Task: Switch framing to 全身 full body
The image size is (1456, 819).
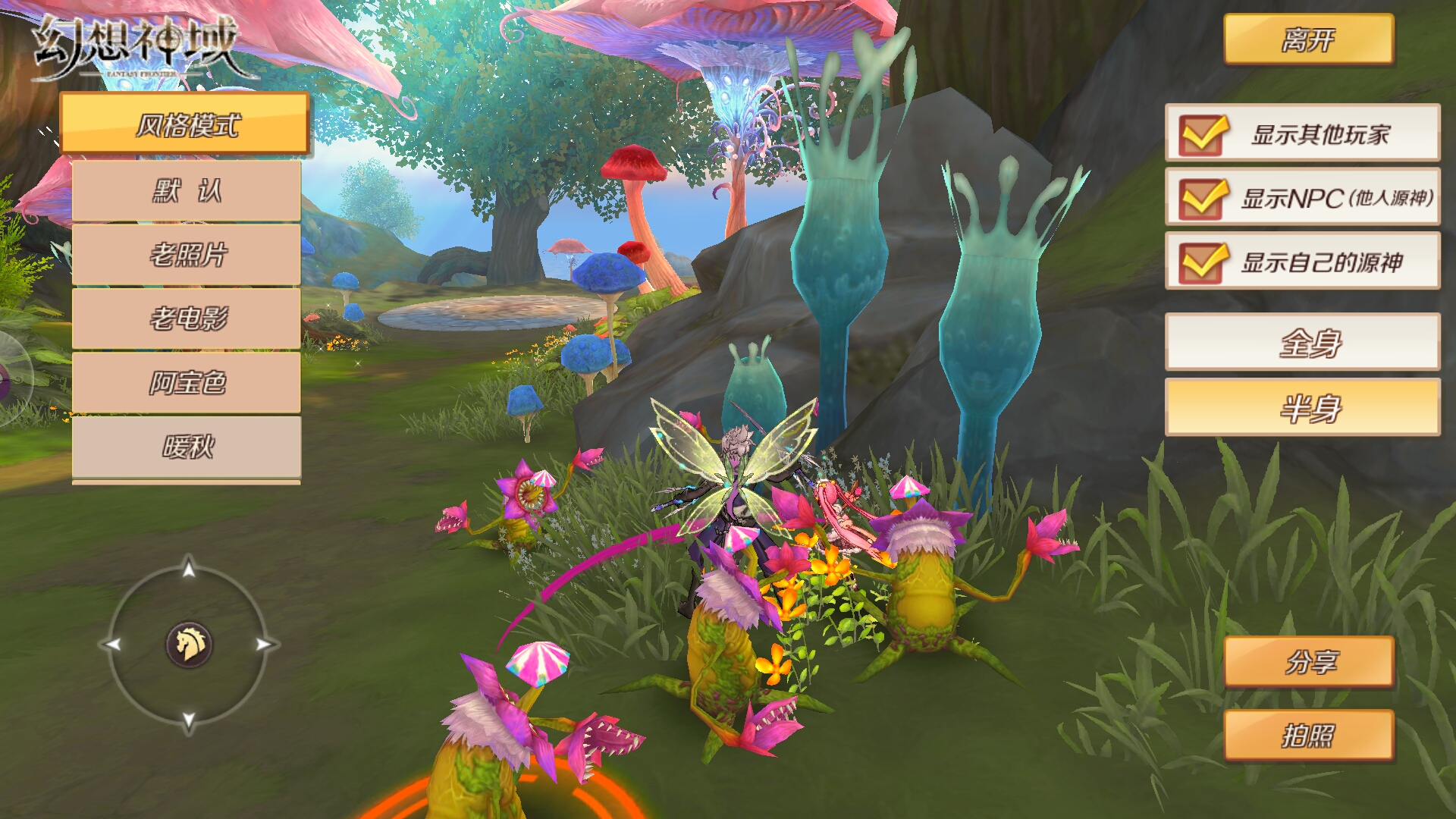Action: (1303, 343)
